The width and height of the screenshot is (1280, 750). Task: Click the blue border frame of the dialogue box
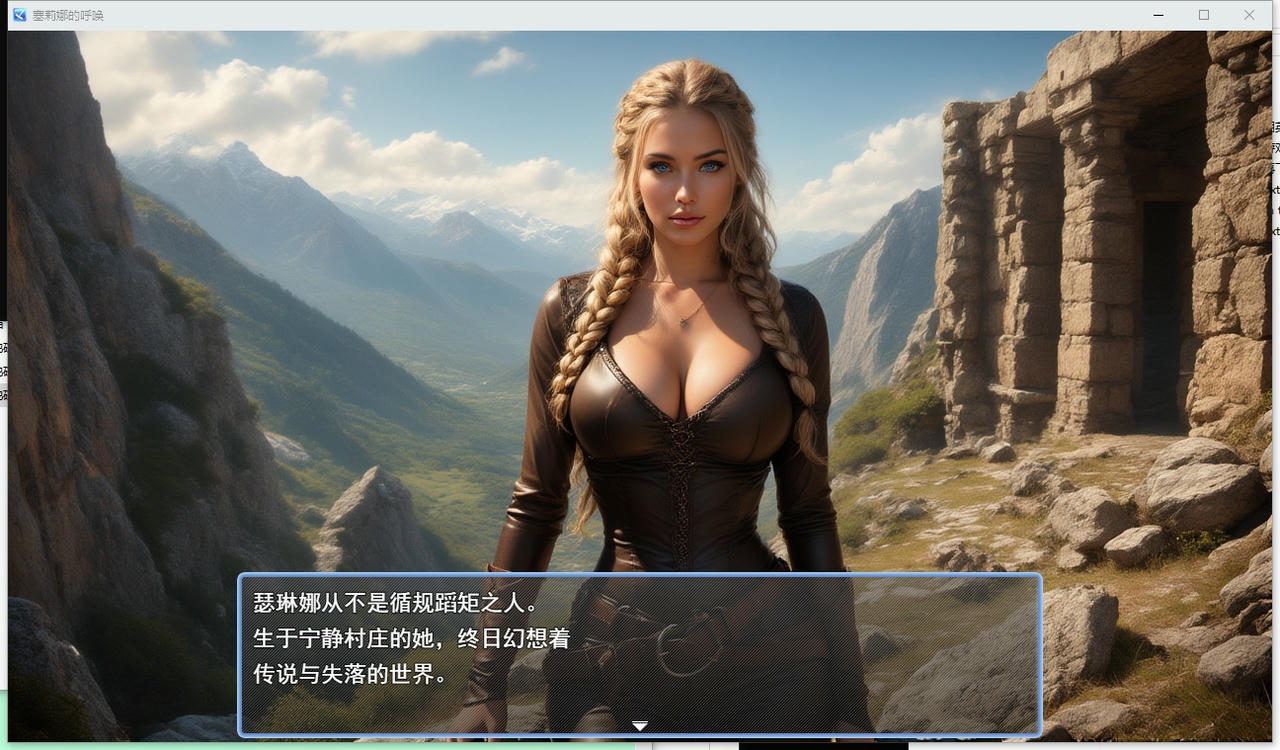pyautogui.click(x=640, y=573)
